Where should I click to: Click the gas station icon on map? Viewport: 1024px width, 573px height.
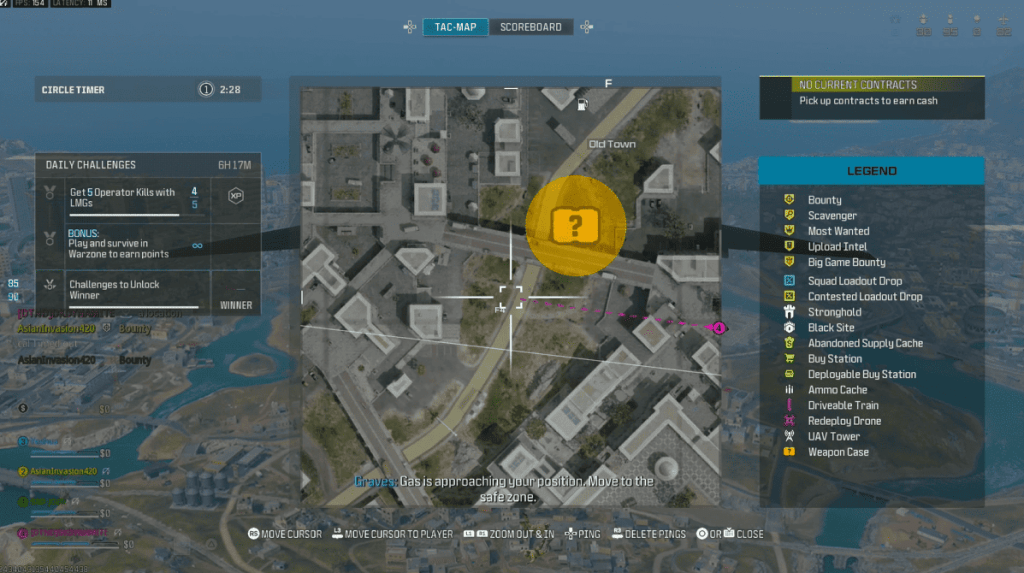(x=583, y=104)
